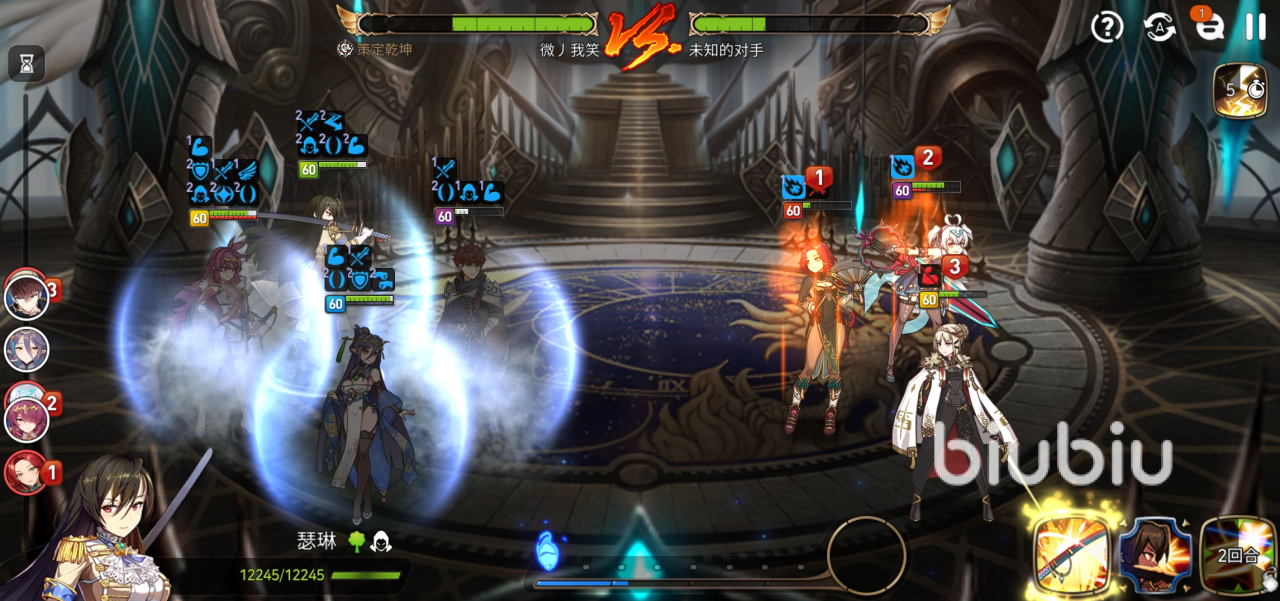Select the purple-haired turn-order portrait
This screenshot has height=601, width=1280.
(27, 350)
